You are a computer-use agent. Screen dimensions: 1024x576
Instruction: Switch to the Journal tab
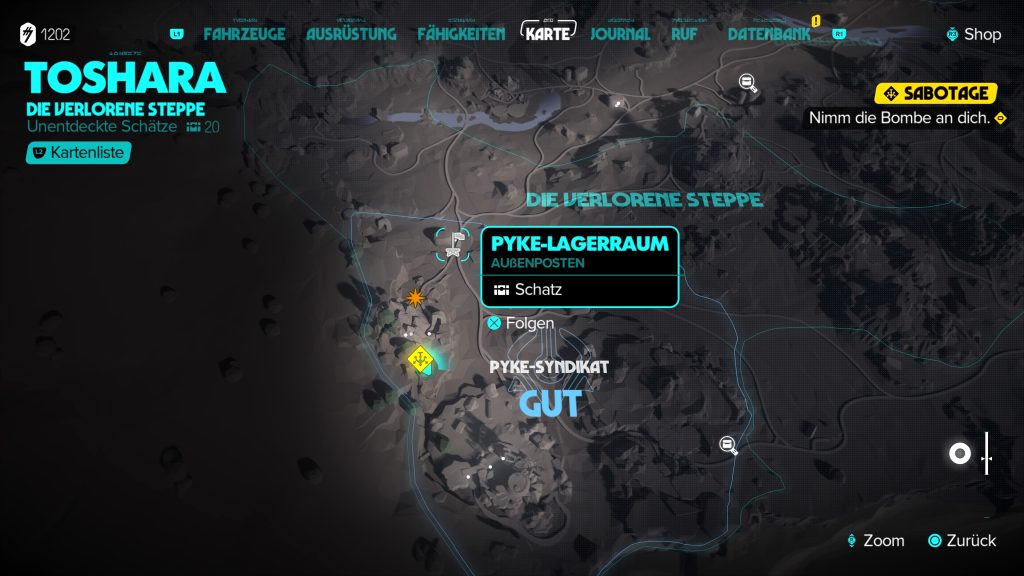pos(620,34)
